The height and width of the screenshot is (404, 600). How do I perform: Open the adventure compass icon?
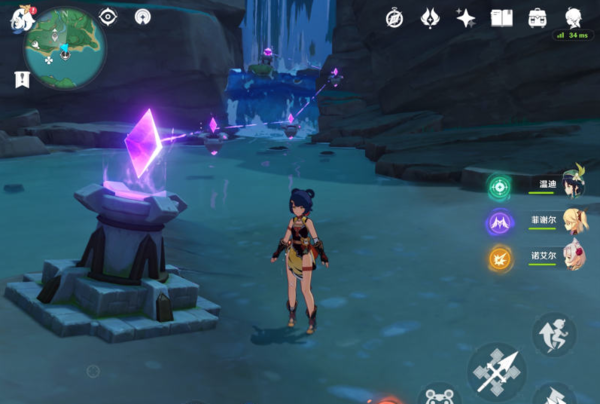click(395, 18)
